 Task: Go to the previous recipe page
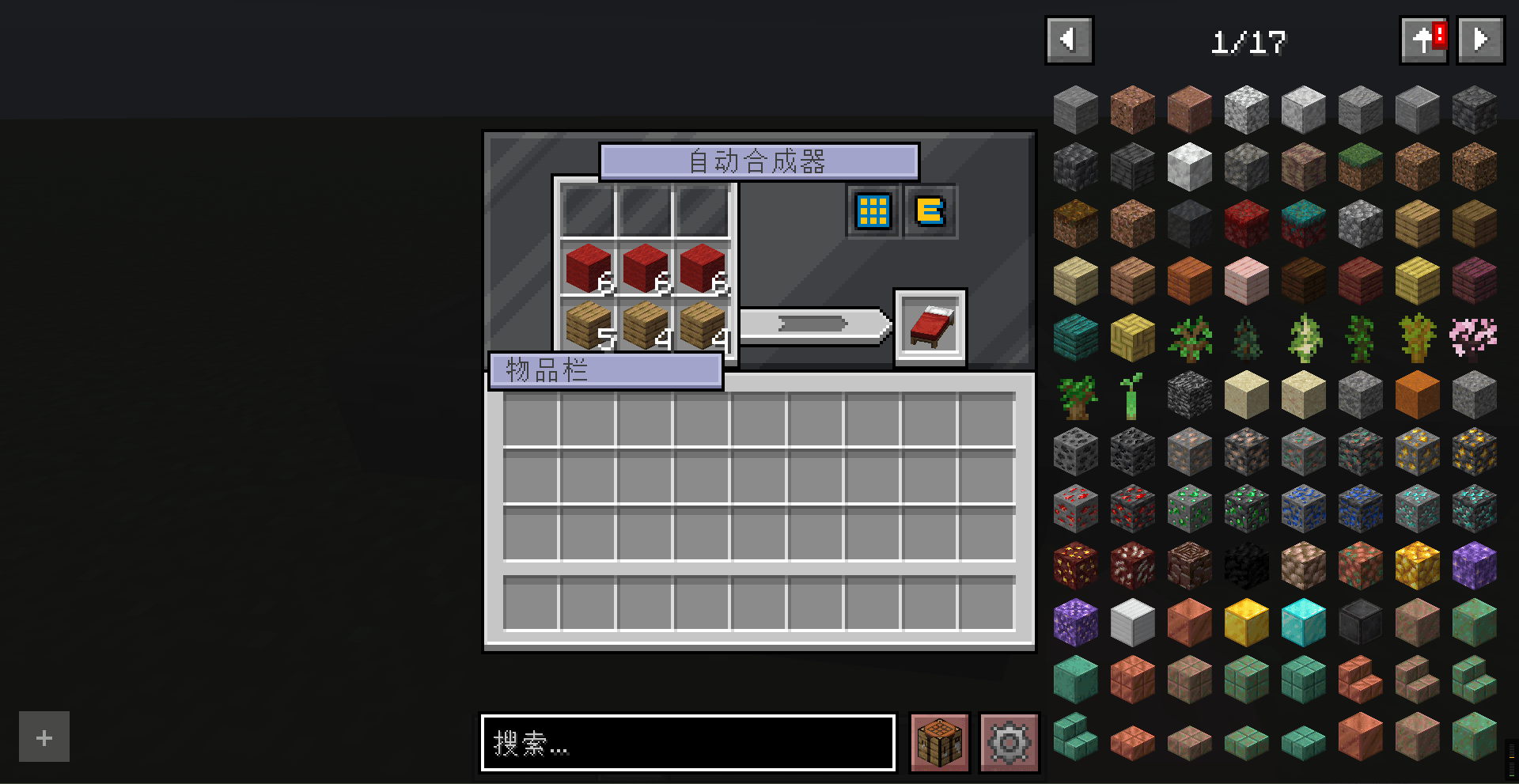(1069, 39)
